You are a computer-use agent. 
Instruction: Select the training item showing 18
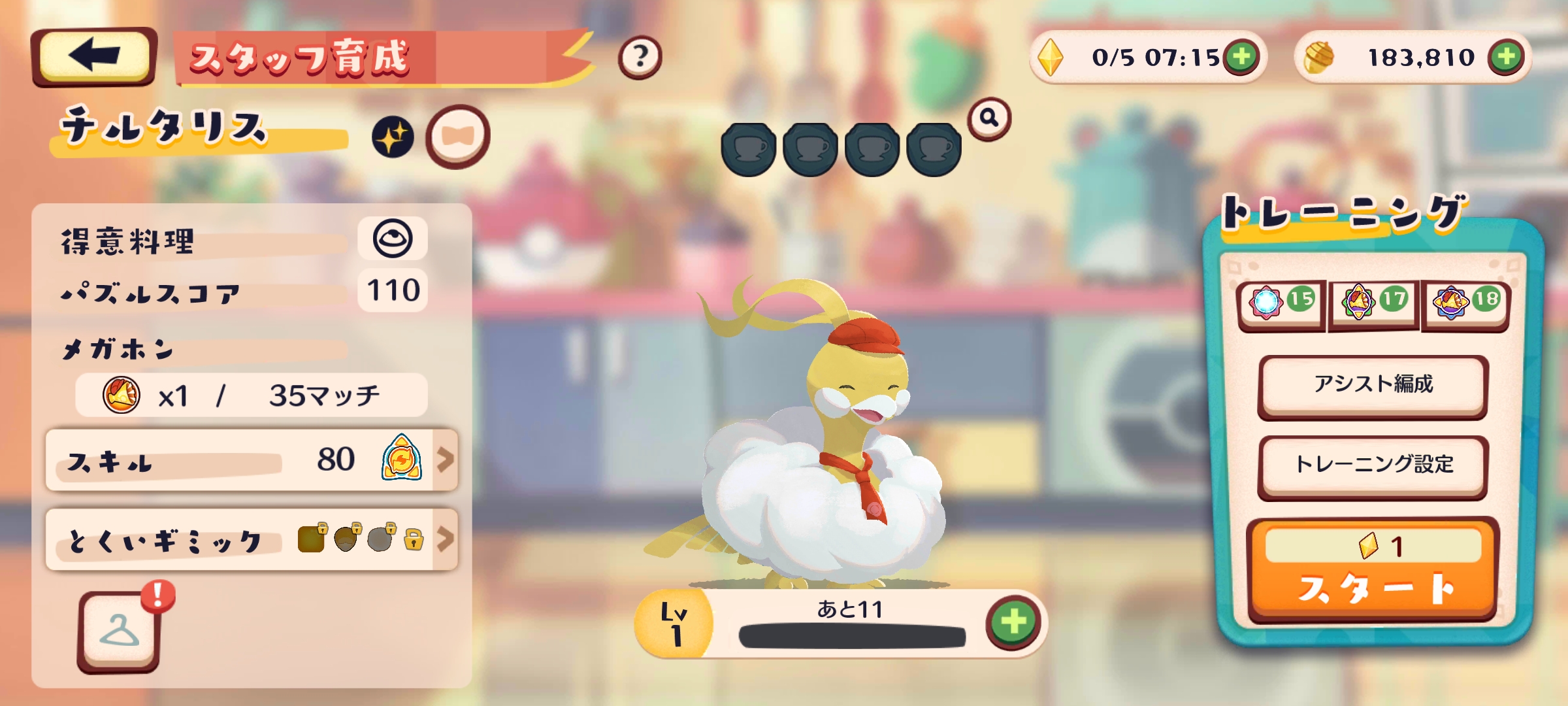[x=1466, y=303]
